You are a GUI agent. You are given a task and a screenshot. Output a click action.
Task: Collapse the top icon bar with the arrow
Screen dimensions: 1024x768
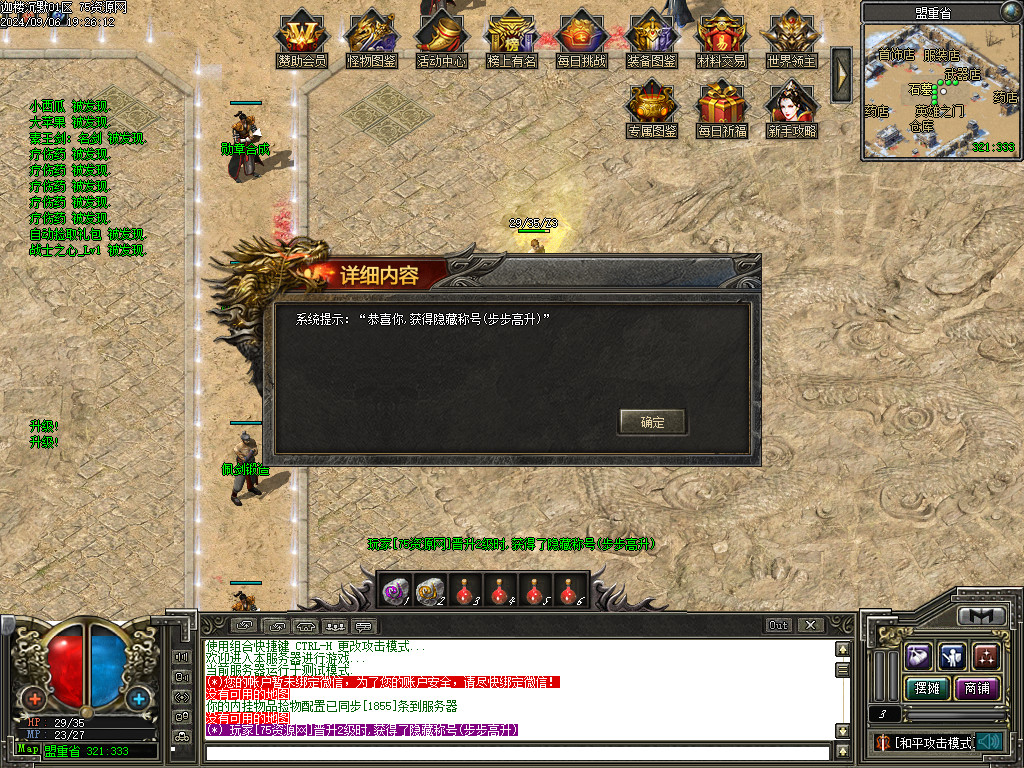841,69
